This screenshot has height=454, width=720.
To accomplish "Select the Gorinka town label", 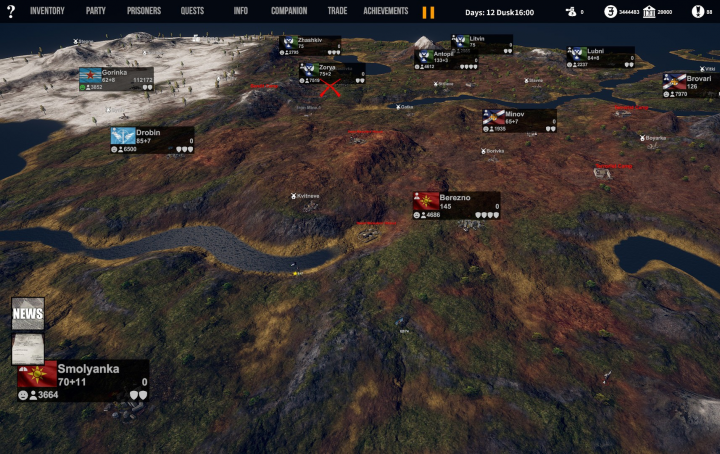I will [x=115, y=73].
